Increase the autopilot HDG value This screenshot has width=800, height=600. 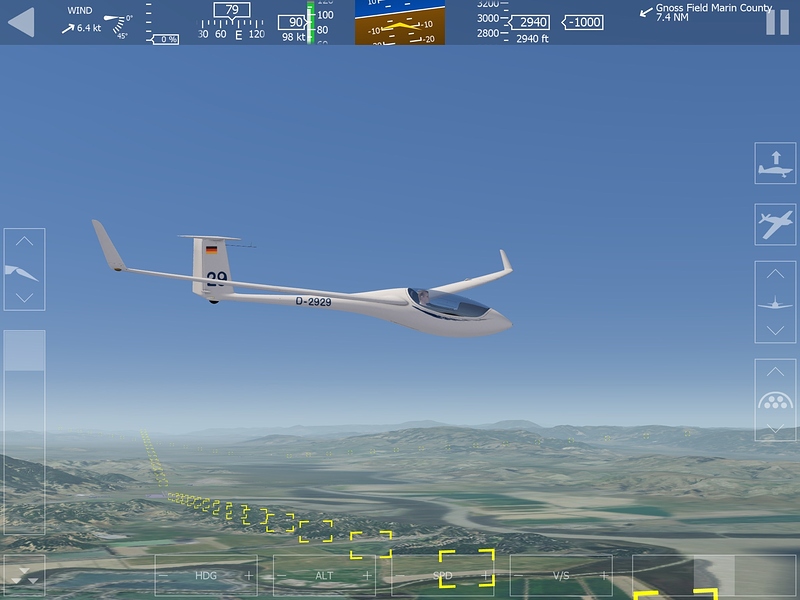click(249, 576)
